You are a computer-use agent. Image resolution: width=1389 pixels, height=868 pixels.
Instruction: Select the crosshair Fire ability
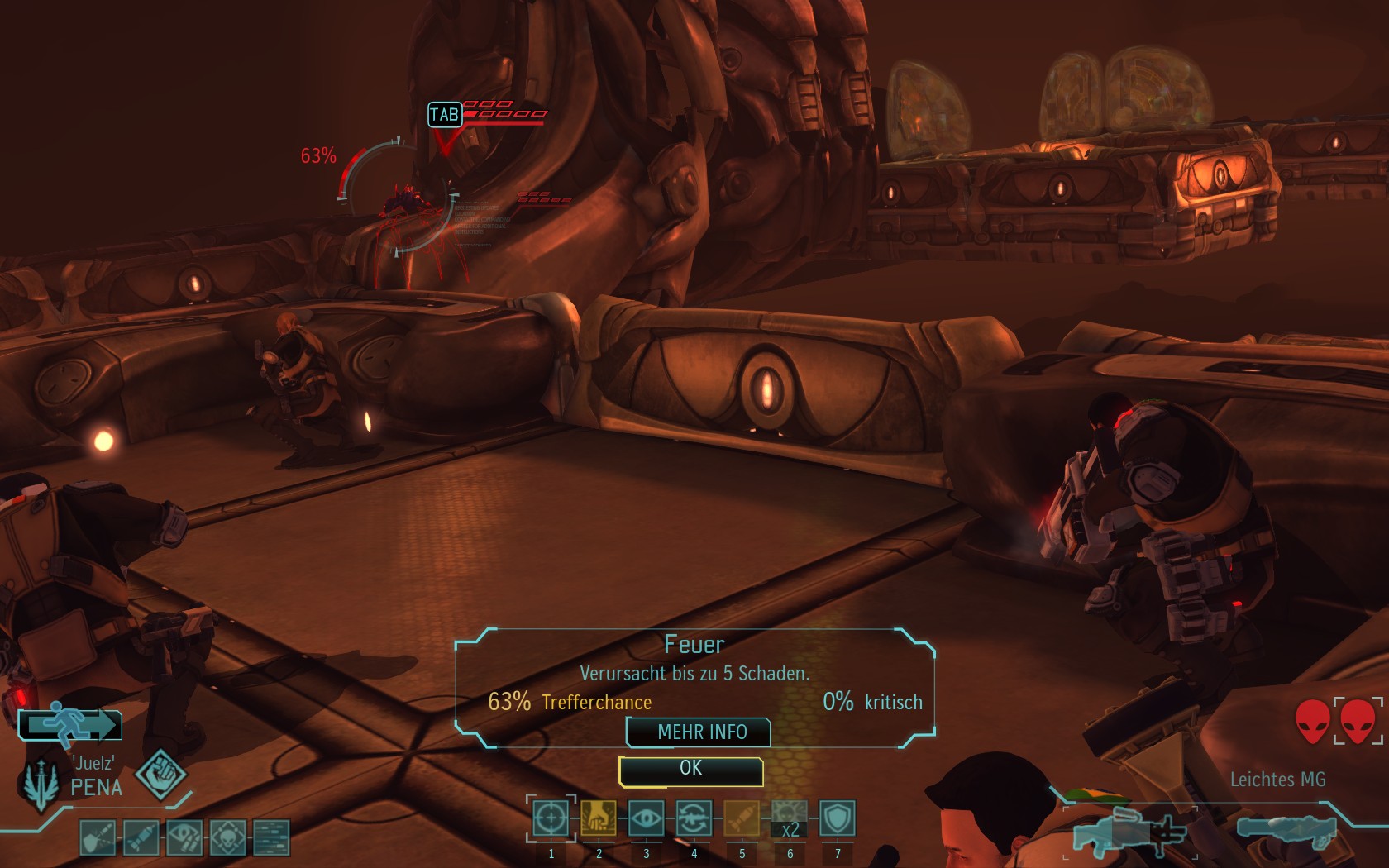(x=551, y=819)
